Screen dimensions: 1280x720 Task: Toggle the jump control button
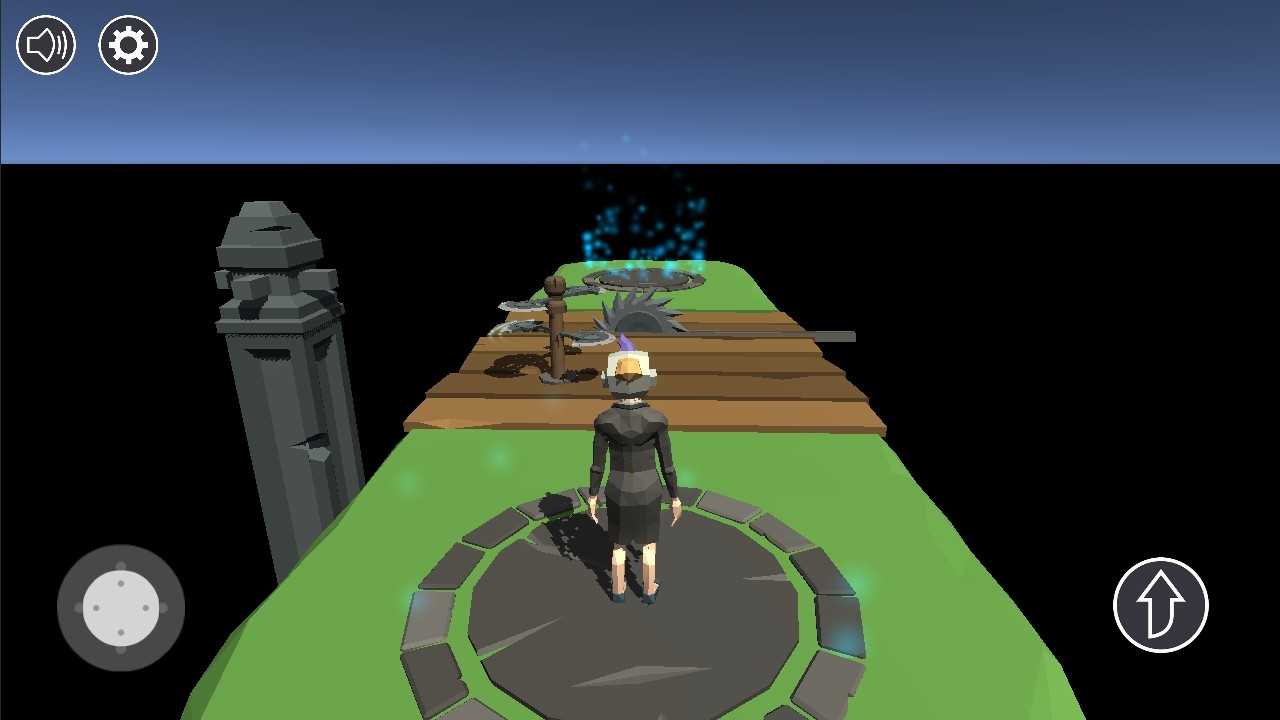[1161, 604]
